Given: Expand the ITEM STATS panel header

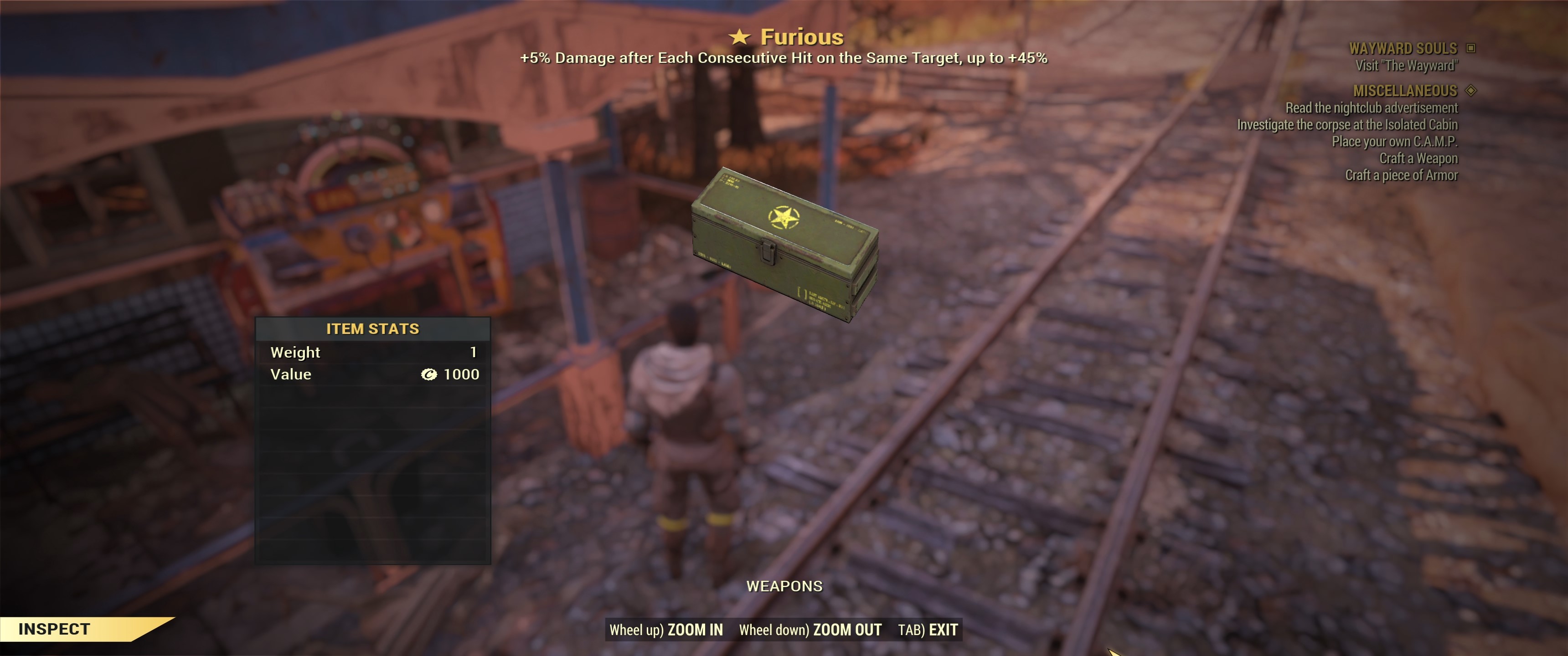Looking at the screenshot, I should pos(373,328).
